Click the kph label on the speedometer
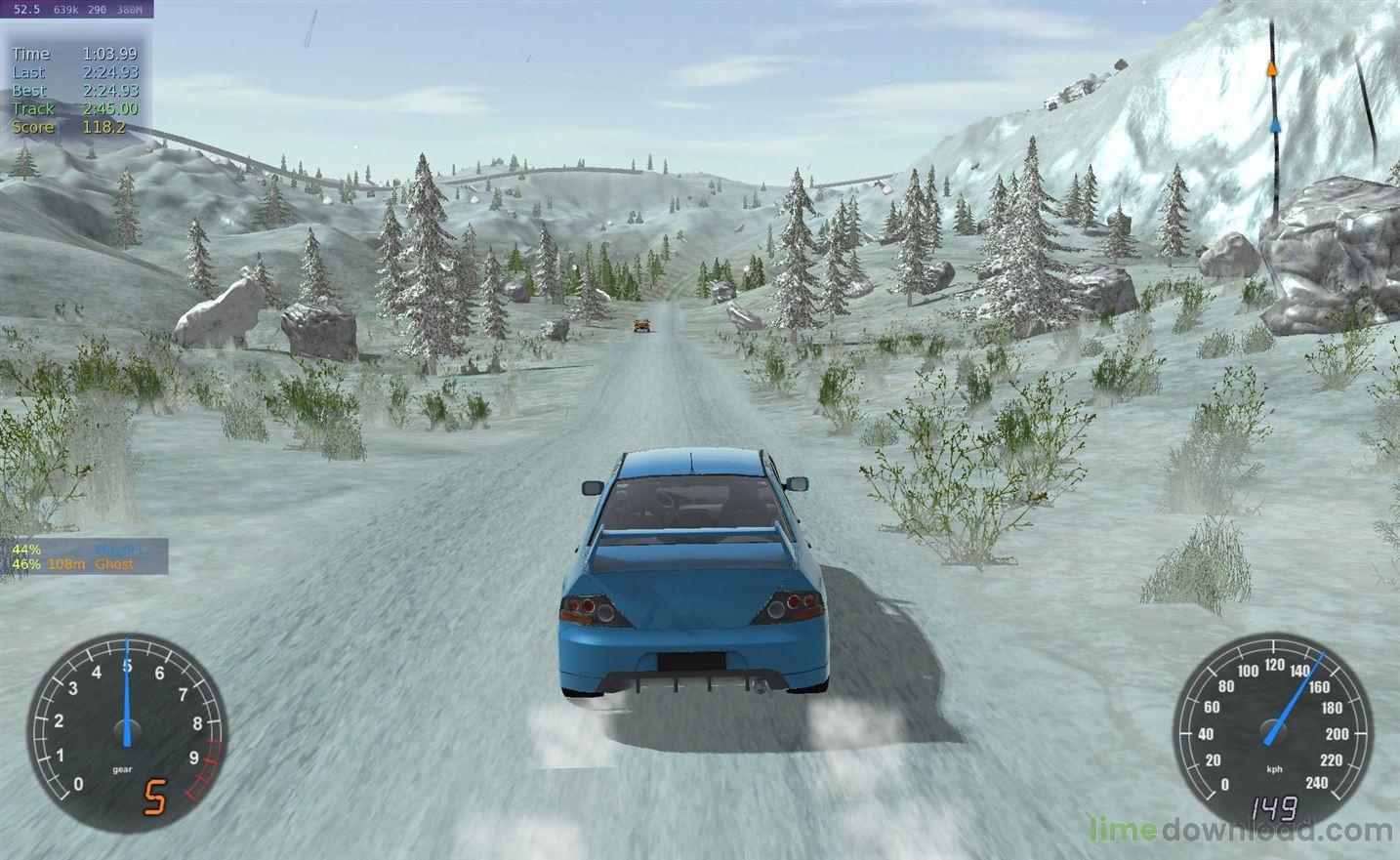This screenshot has height=860, width=1400. 1272,768
